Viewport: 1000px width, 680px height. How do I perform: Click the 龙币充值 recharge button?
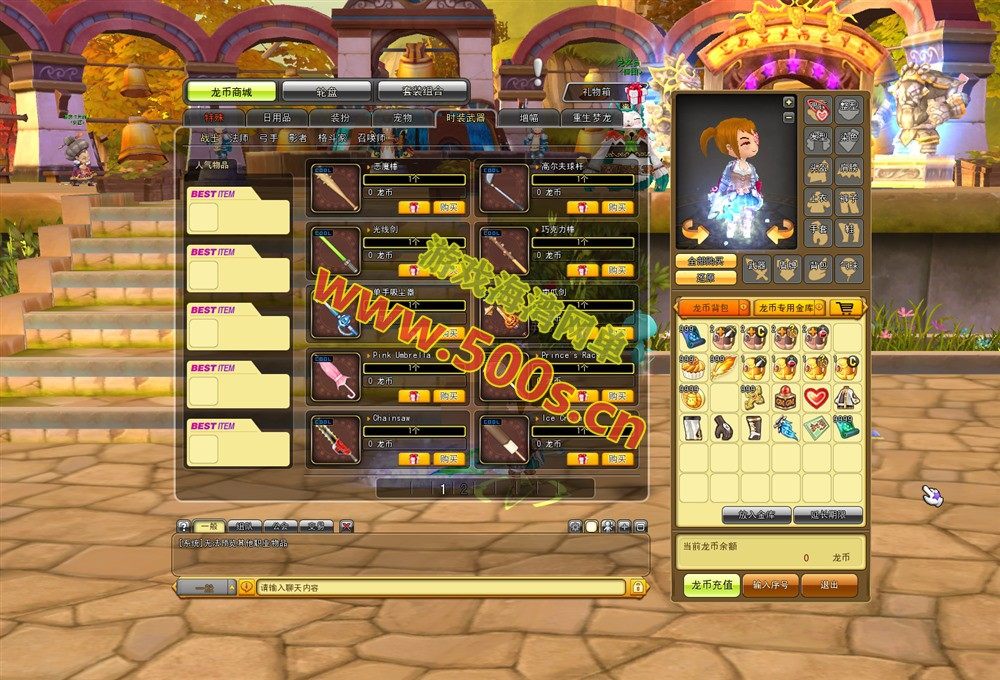pyautogui.click(x=711, y=585)
